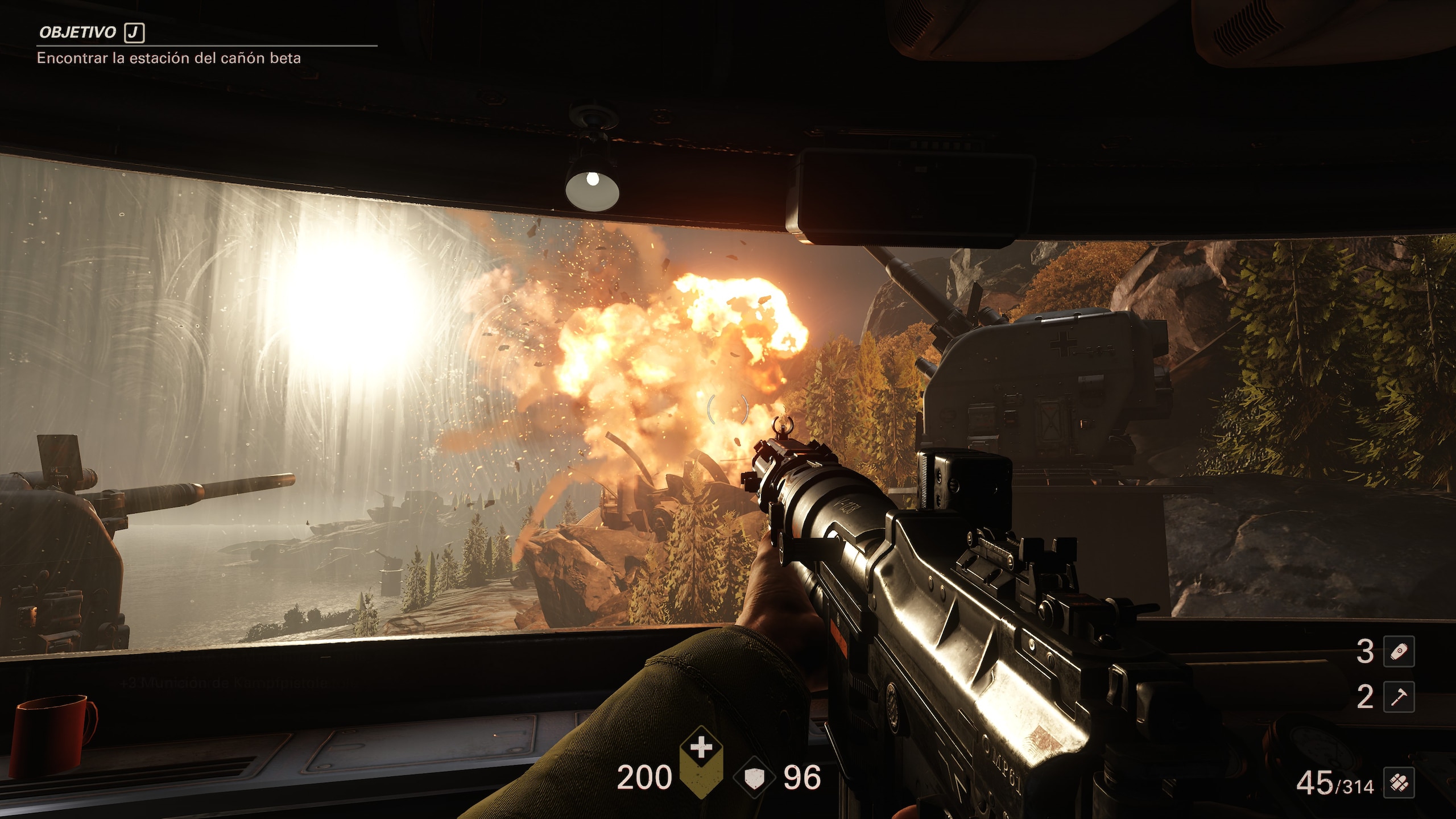Viewport: 1456px width, 819px height.
Task: Click the health cross icon
Action: point(701,747)
